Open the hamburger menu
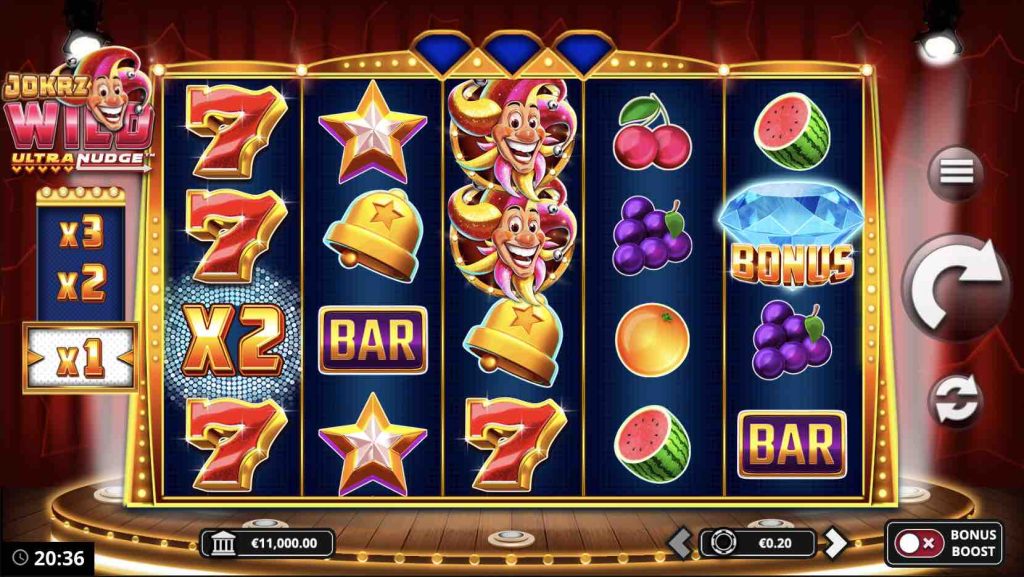The height and width of the screenshot is (577, 1024). (956, 172)
